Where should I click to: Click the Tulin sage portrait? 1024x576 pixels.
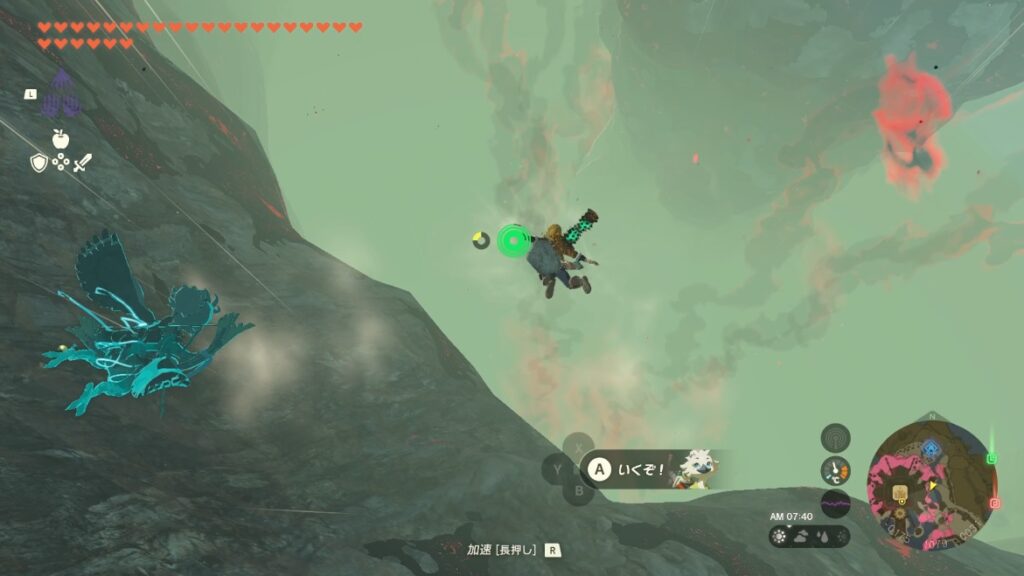(693, 468)
